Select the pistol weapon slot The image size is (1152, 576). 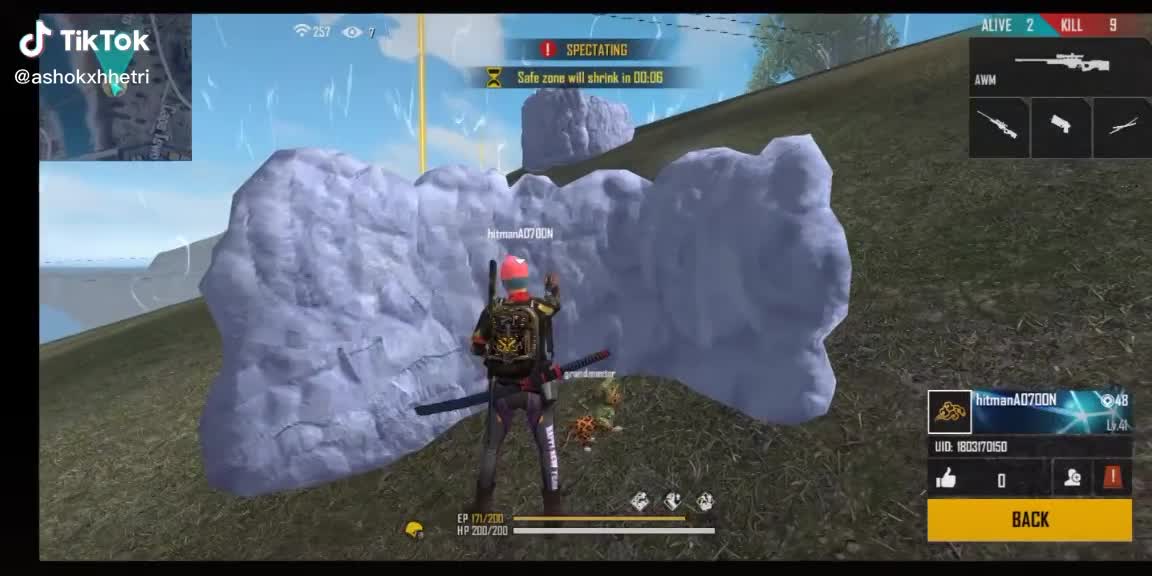coord(1060,127)
